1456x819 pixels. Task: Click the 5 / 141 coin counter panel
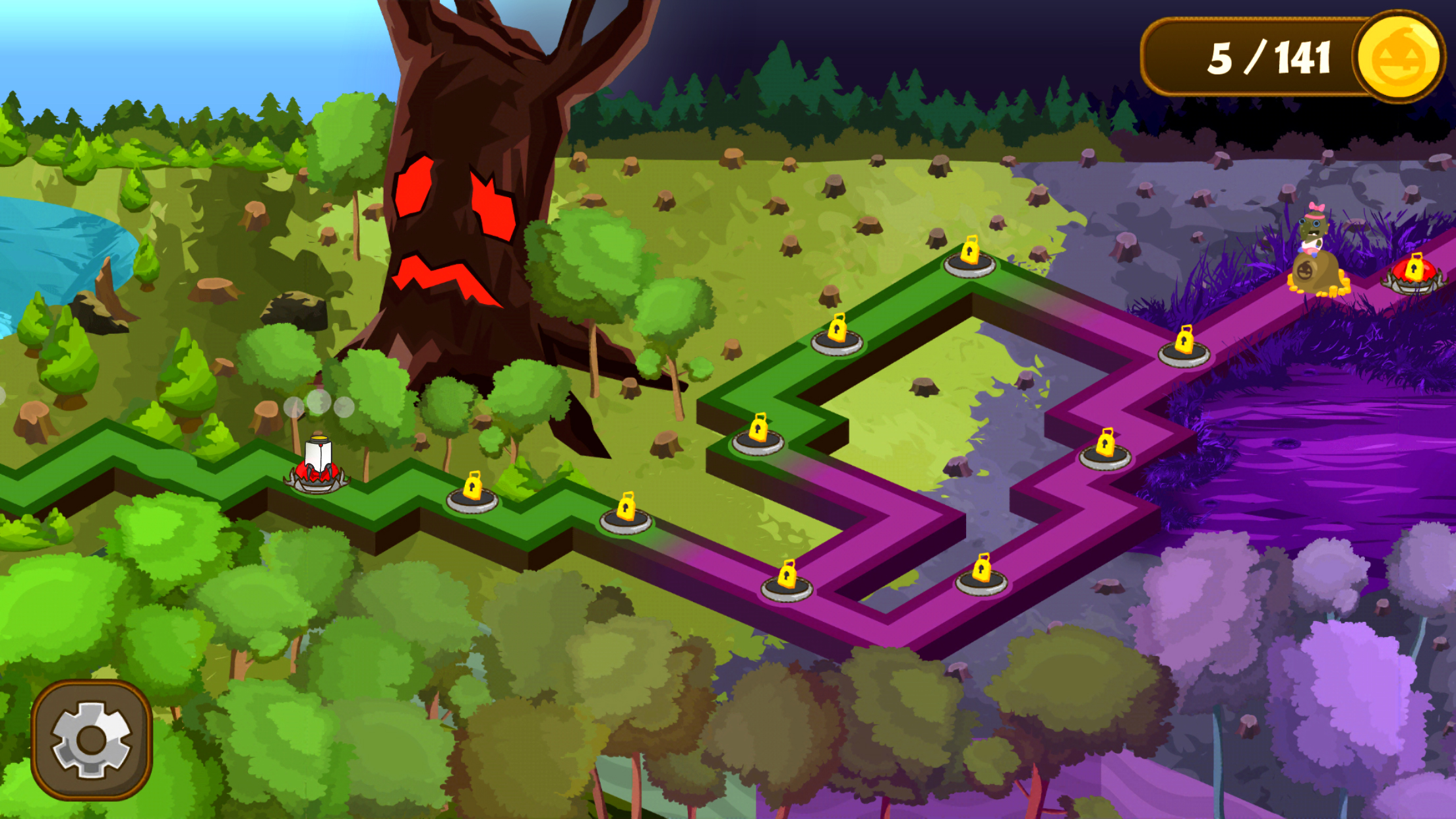[1273, 58]
